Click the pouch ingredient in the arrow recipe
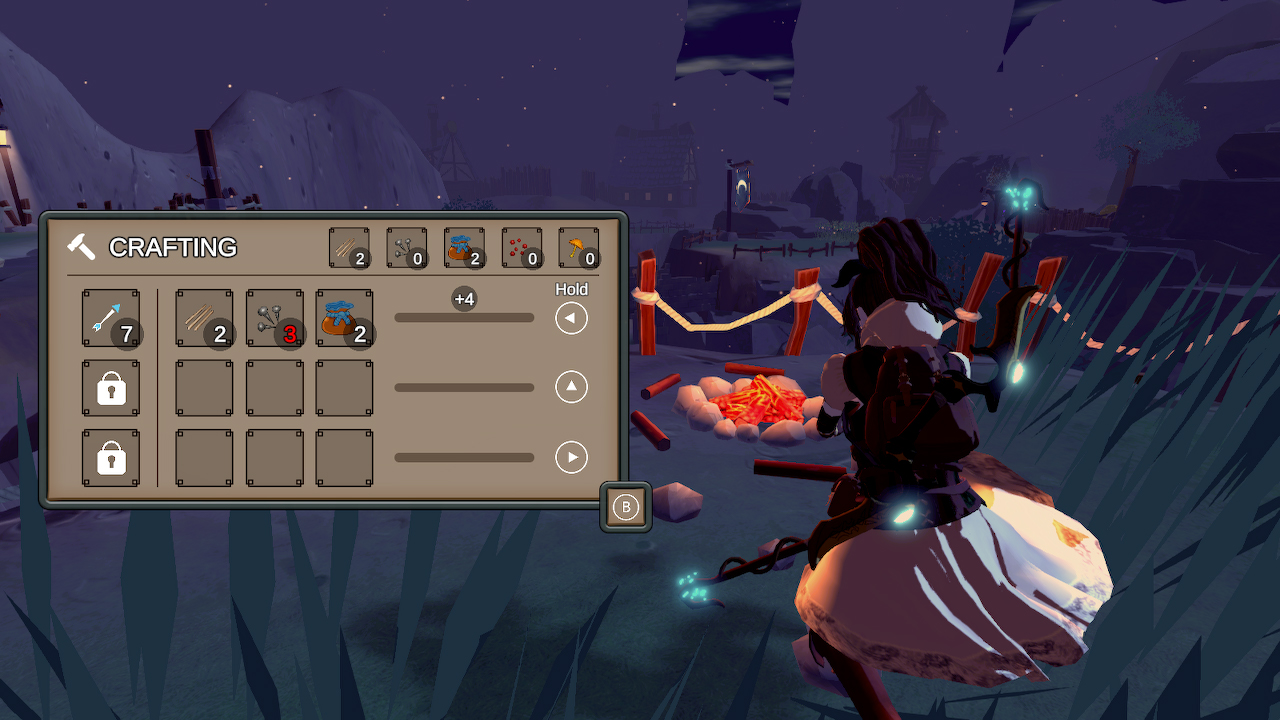The width and height of the screenshot is (1280, 720). click(x=344, y=317)
